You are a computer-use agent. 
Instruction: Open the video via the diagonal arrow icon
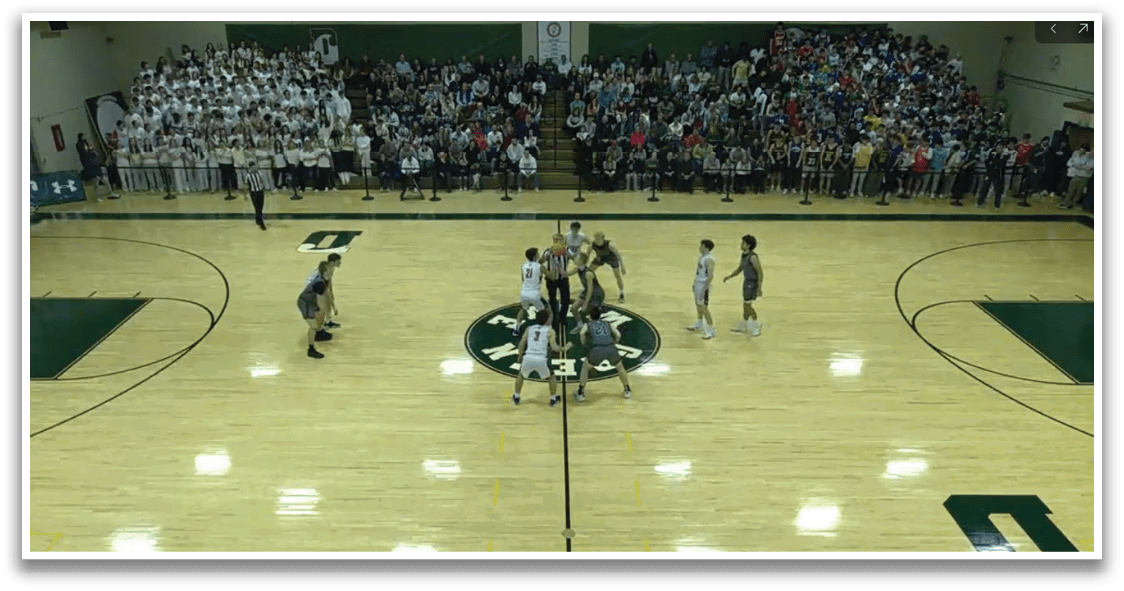click(x=1082, y=29)
